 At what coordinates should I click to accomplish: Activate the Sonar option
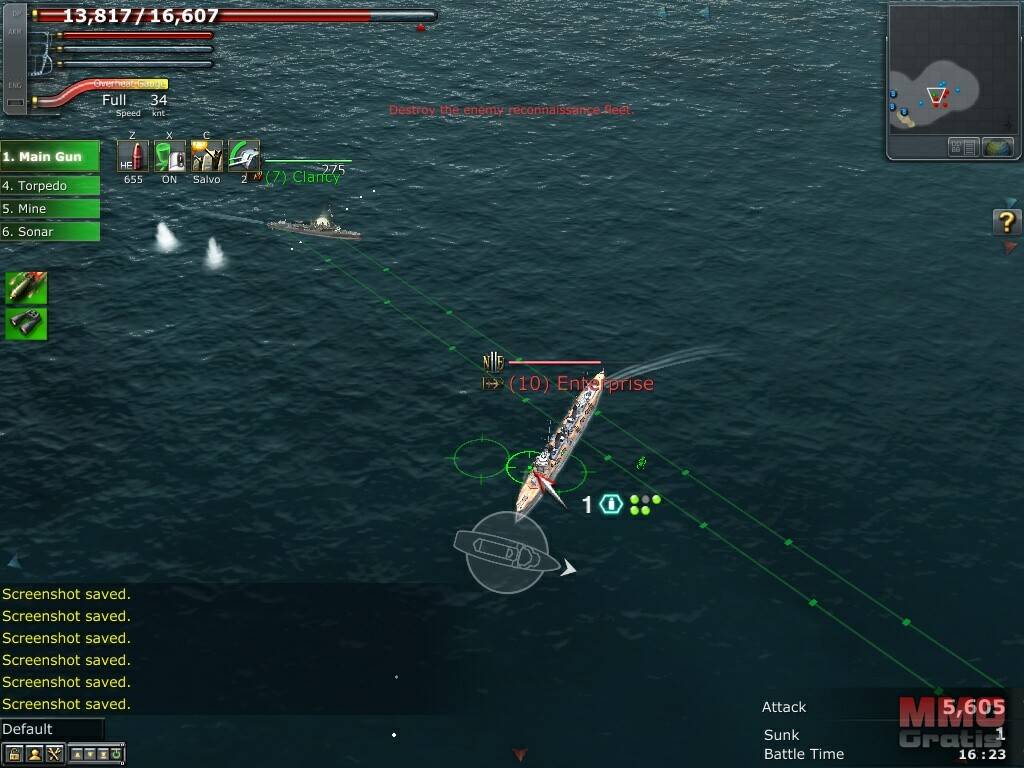click(x=50, y=231)
